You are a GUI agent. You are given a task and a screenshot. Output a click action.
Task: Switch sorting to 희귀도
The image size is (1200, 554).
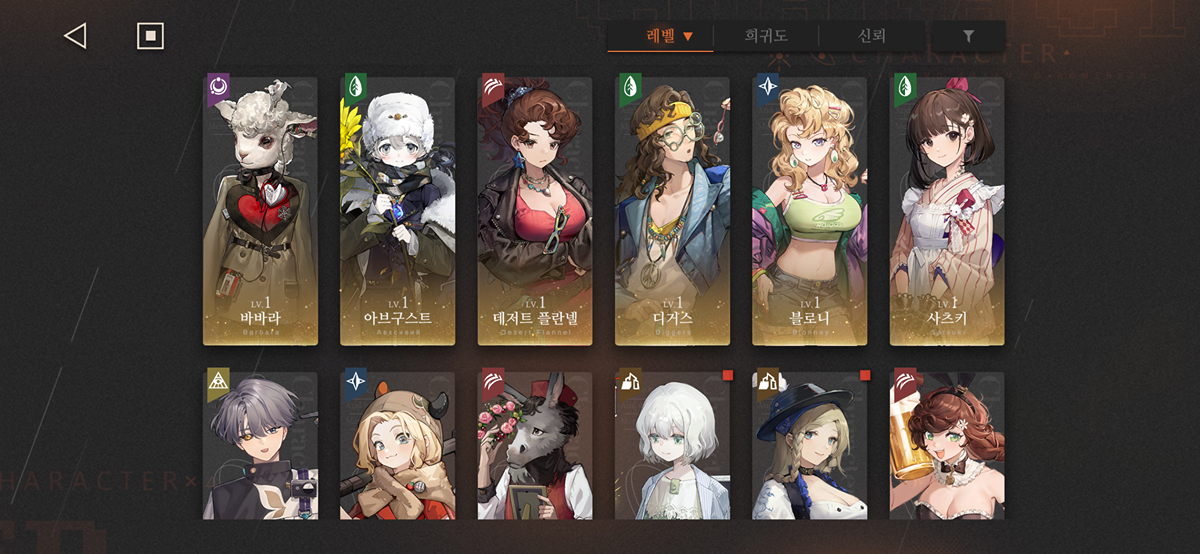point(766,37)
